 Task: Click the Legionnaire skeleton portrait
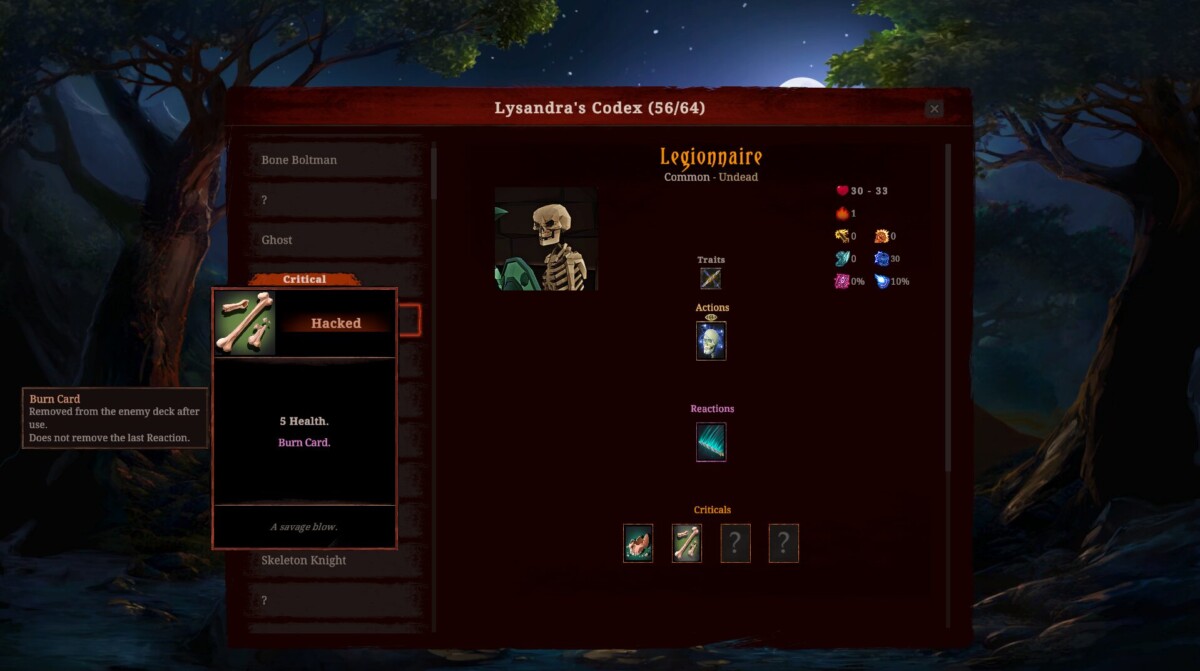coord(546,239)
